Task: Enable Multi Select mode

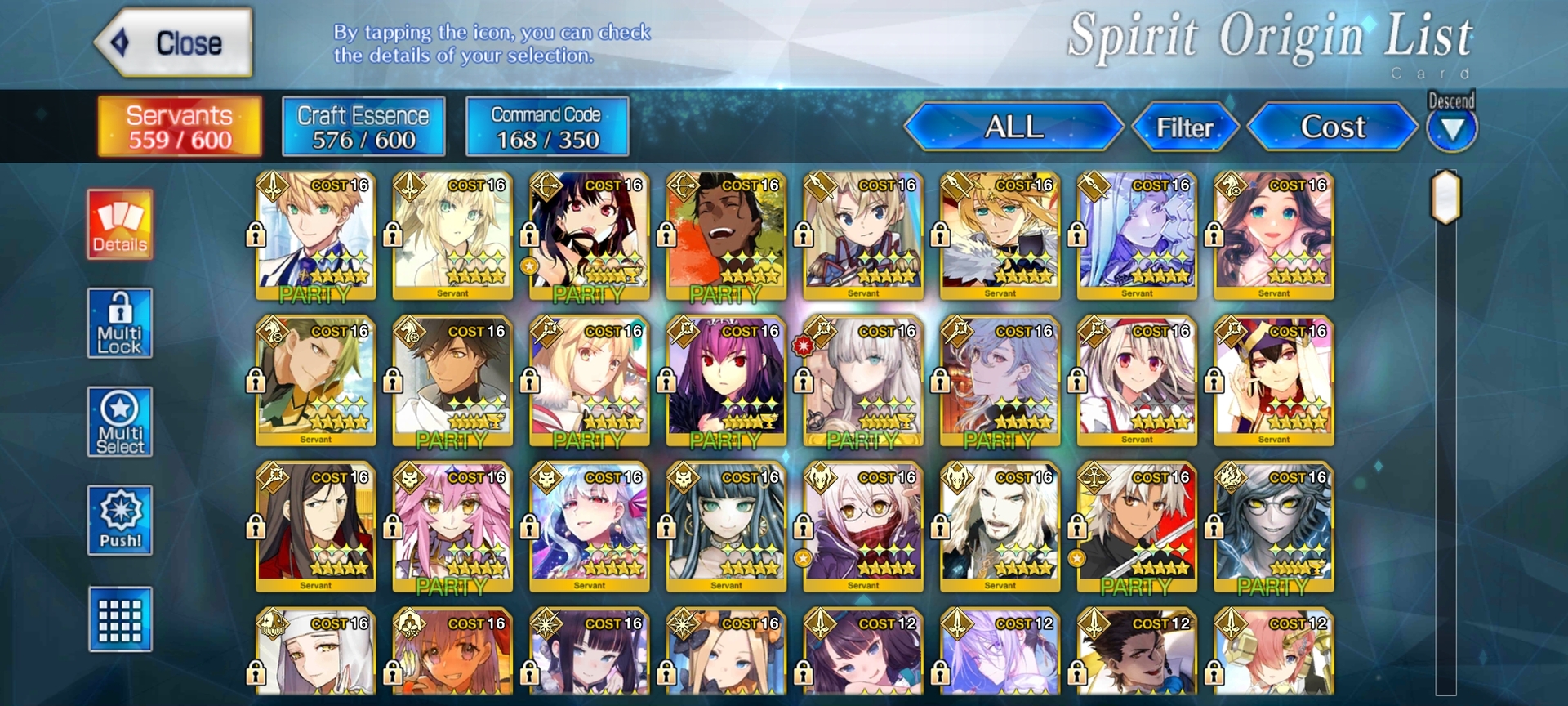Action: [x=120, y=422]
